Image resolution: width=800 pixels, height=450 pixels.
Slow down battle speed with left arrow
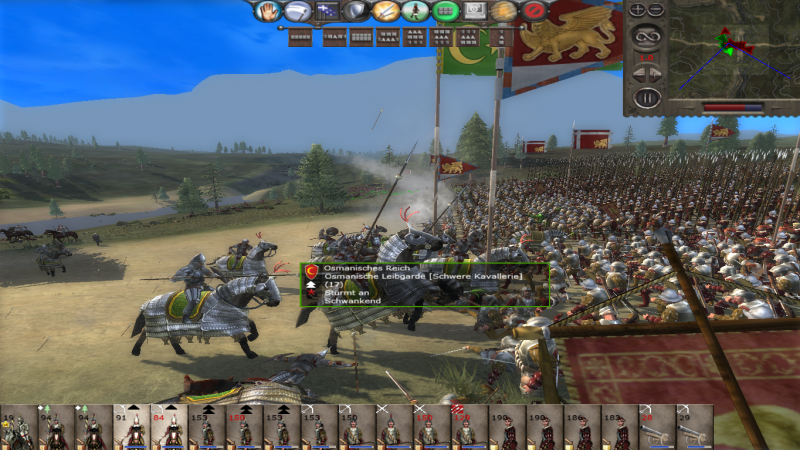(x=638, y=75)
